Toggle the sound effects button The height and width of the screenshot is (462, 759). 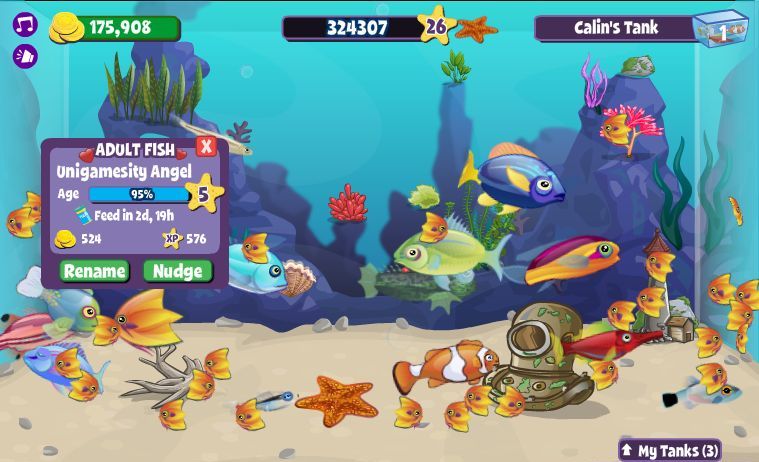pos(25,56)
